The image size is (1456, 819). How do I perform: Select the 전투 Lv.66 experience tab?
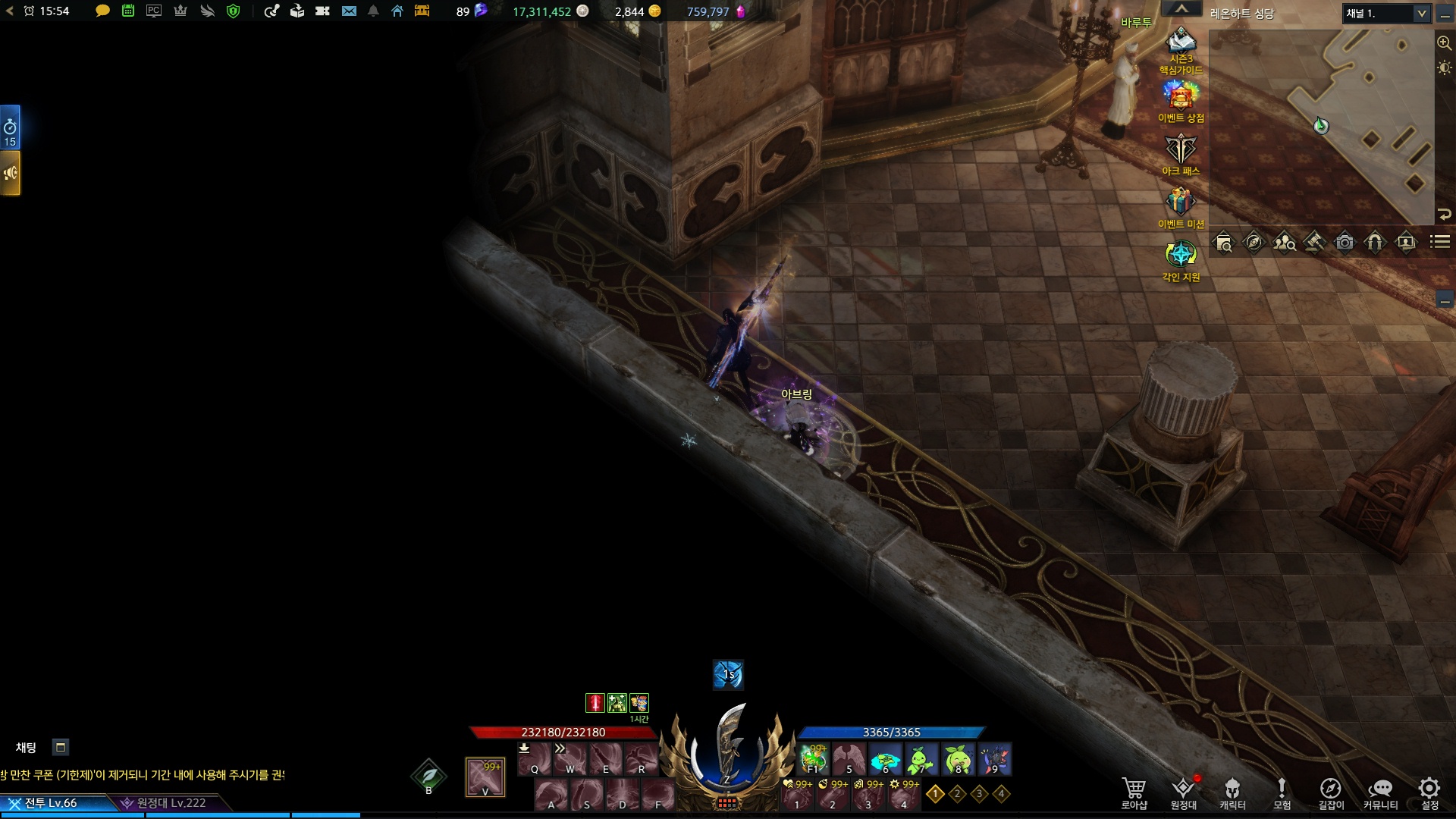point(52,803)
